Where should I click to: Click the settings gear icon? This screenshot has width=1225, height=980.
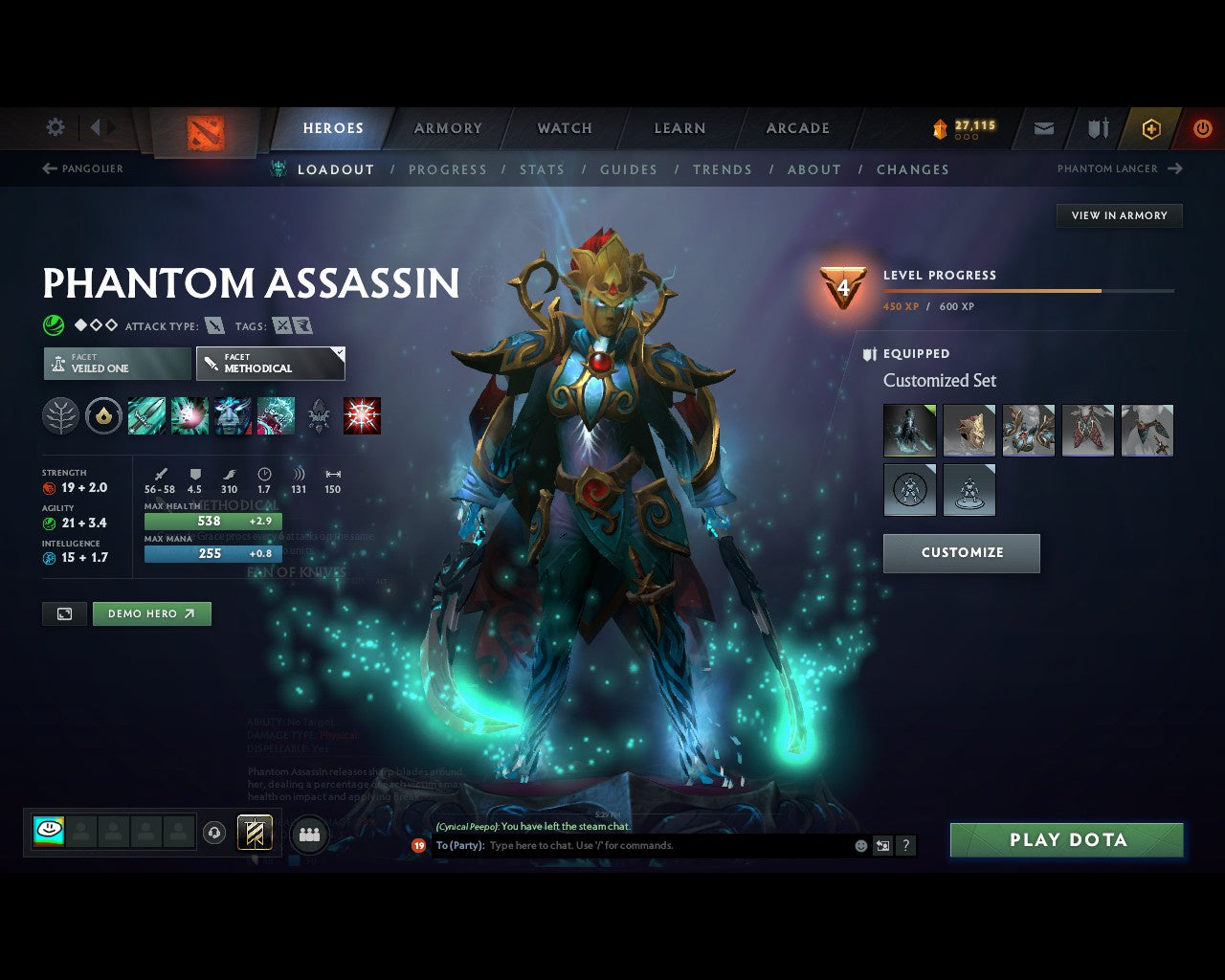click(55, 127)
